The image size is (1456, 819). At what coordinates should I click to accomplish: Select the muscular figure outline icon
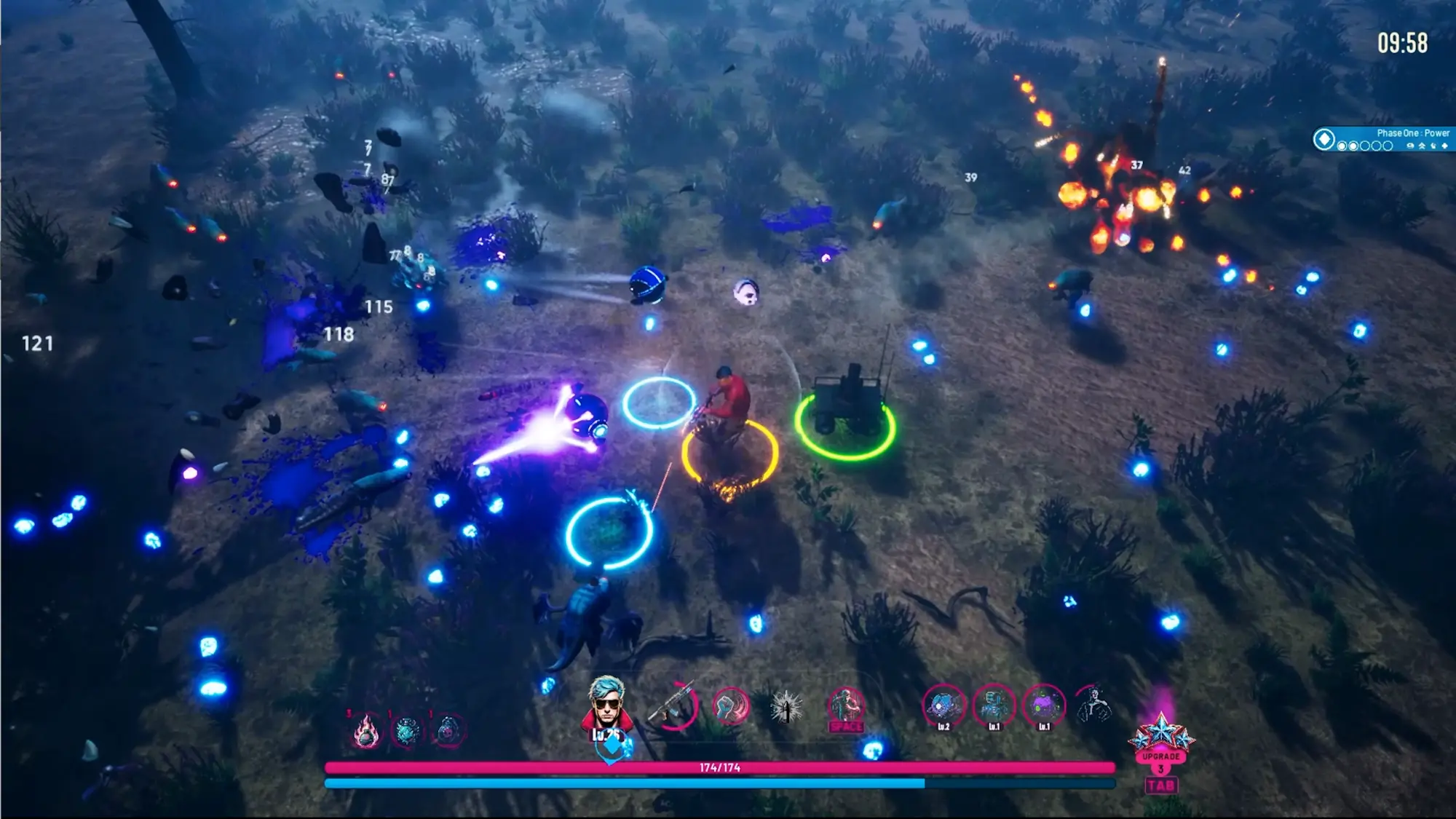pos(1094,705)
